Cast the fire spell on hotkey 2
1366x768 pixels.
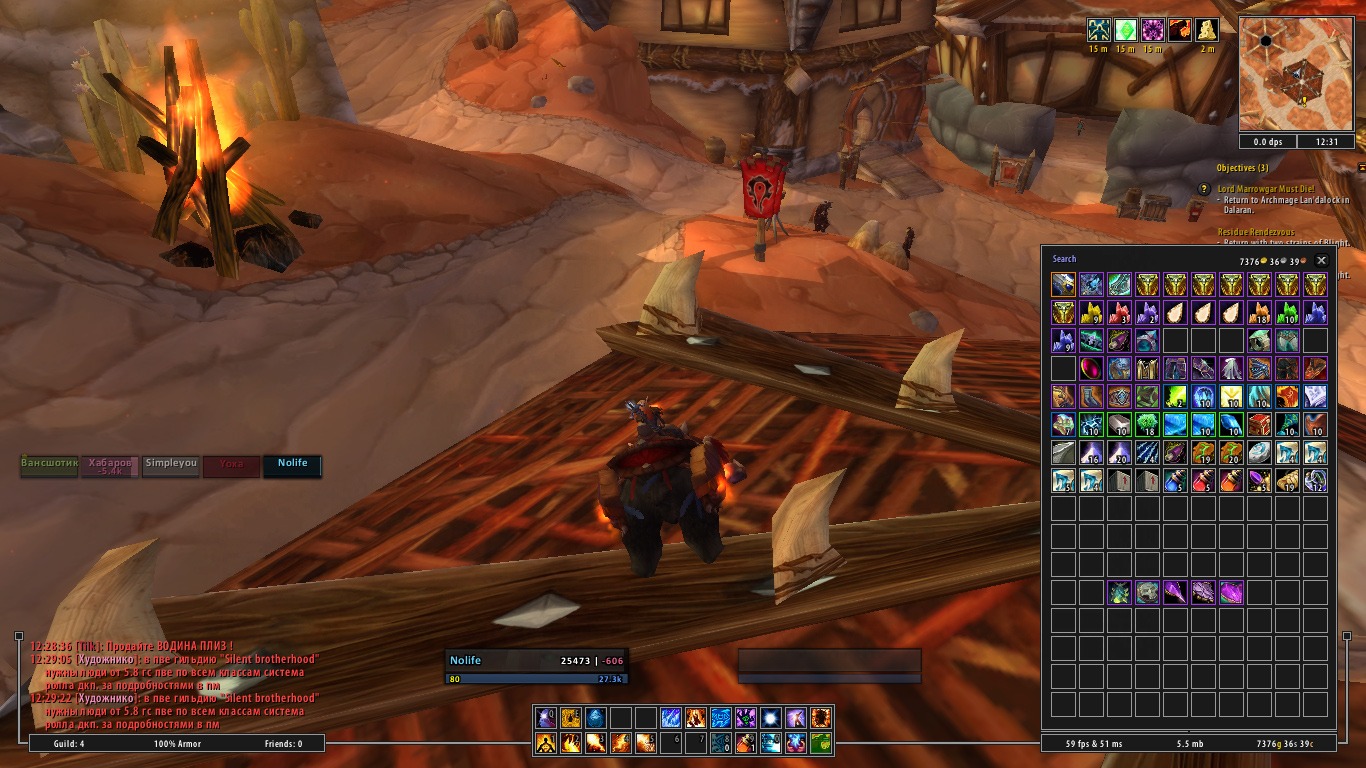point(570,743)
